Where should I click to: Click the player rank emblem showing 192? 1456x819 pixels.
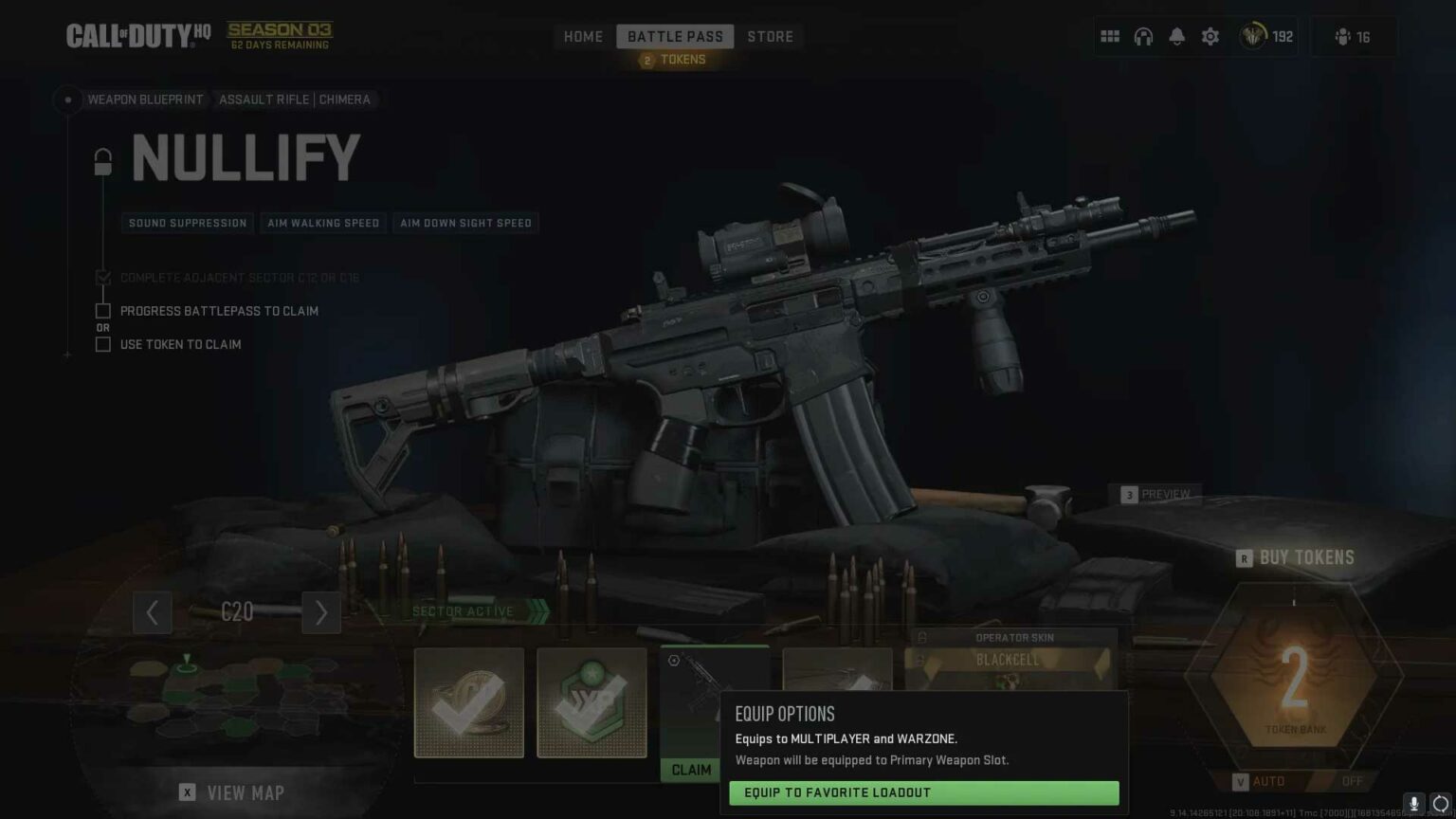pyautogui.click(x=1265, y=36)
